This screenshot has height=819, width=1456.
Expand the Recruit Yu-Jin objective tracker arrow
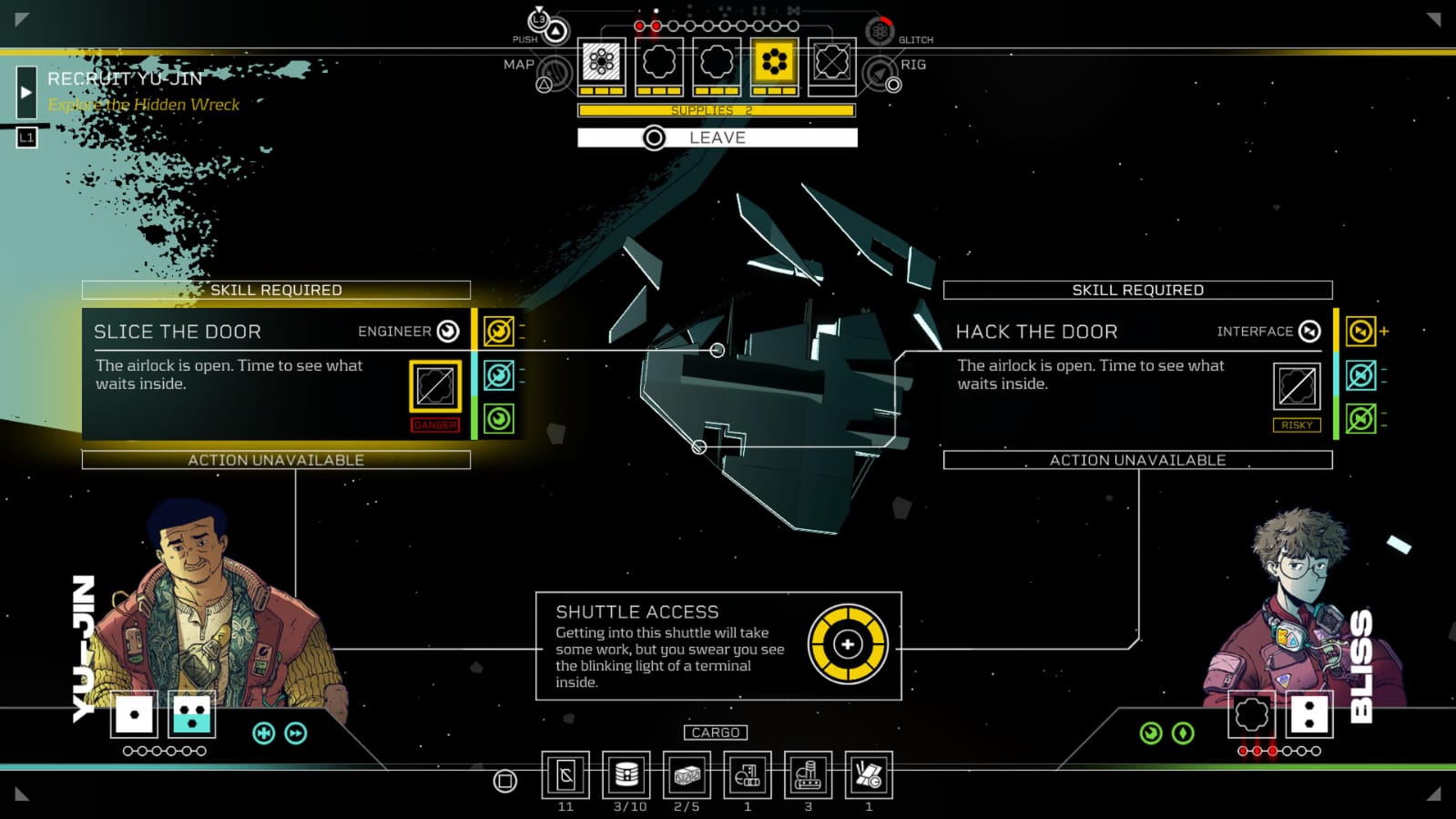(x=26, y=92)
